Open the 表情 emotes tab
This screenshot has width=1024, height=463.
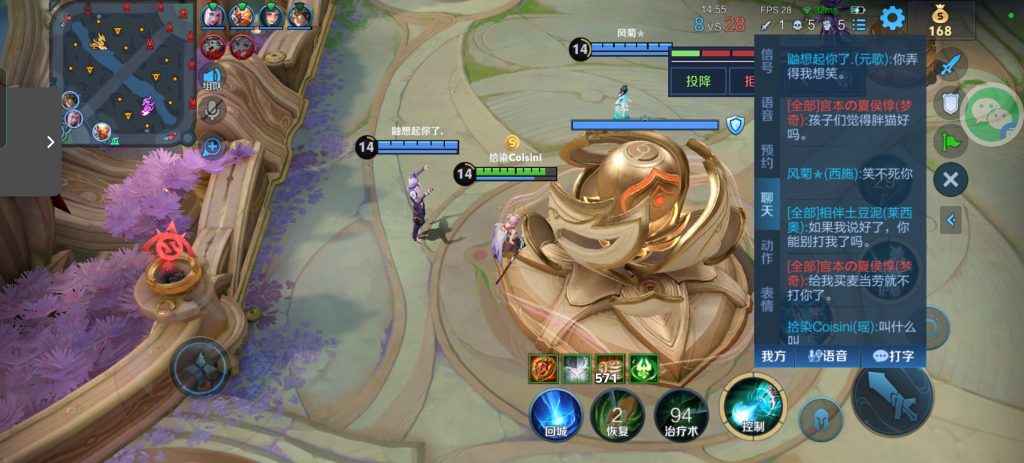[x=767, y=299]
